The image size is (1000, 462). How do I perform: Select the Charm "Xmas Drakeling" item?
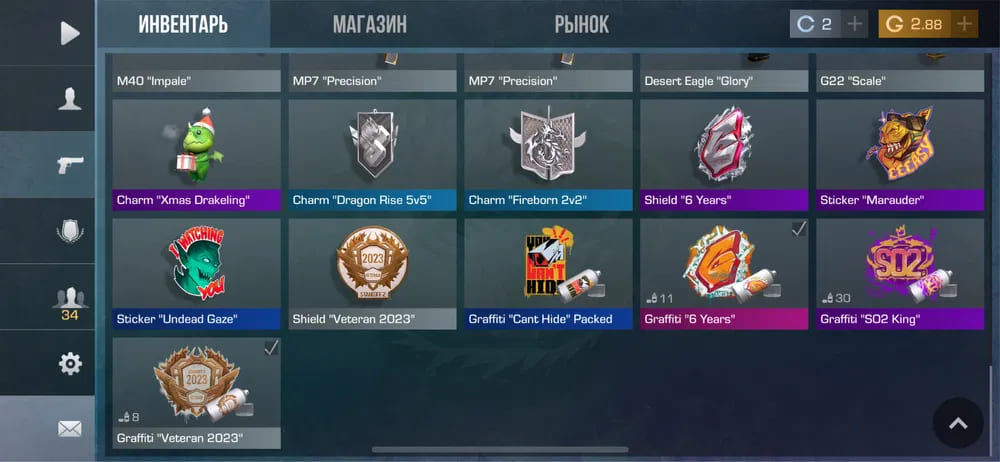[196, 153]
